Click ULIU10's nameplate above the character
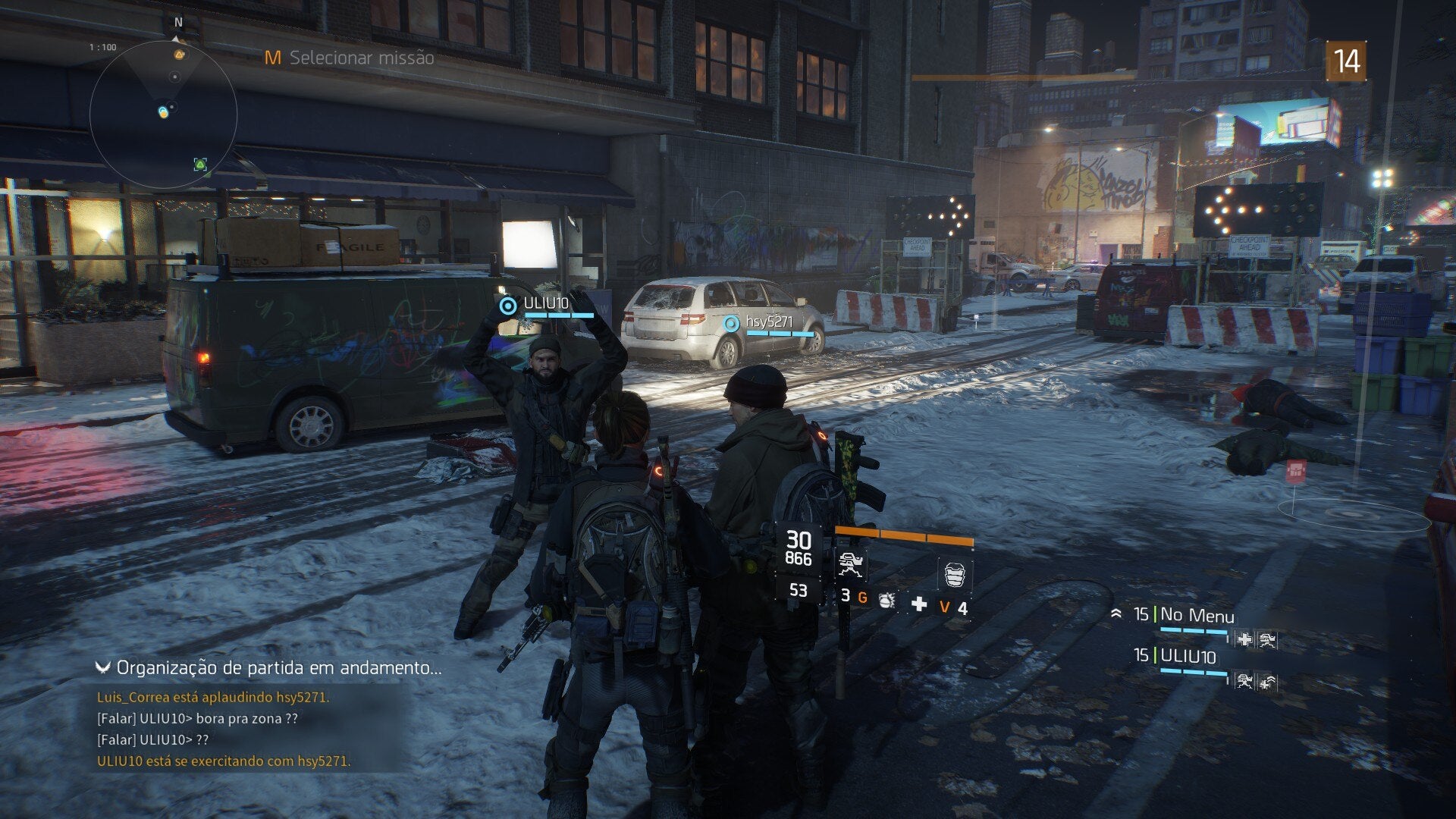The width and height of the screenshot is (1456, 819). point(545,305)
